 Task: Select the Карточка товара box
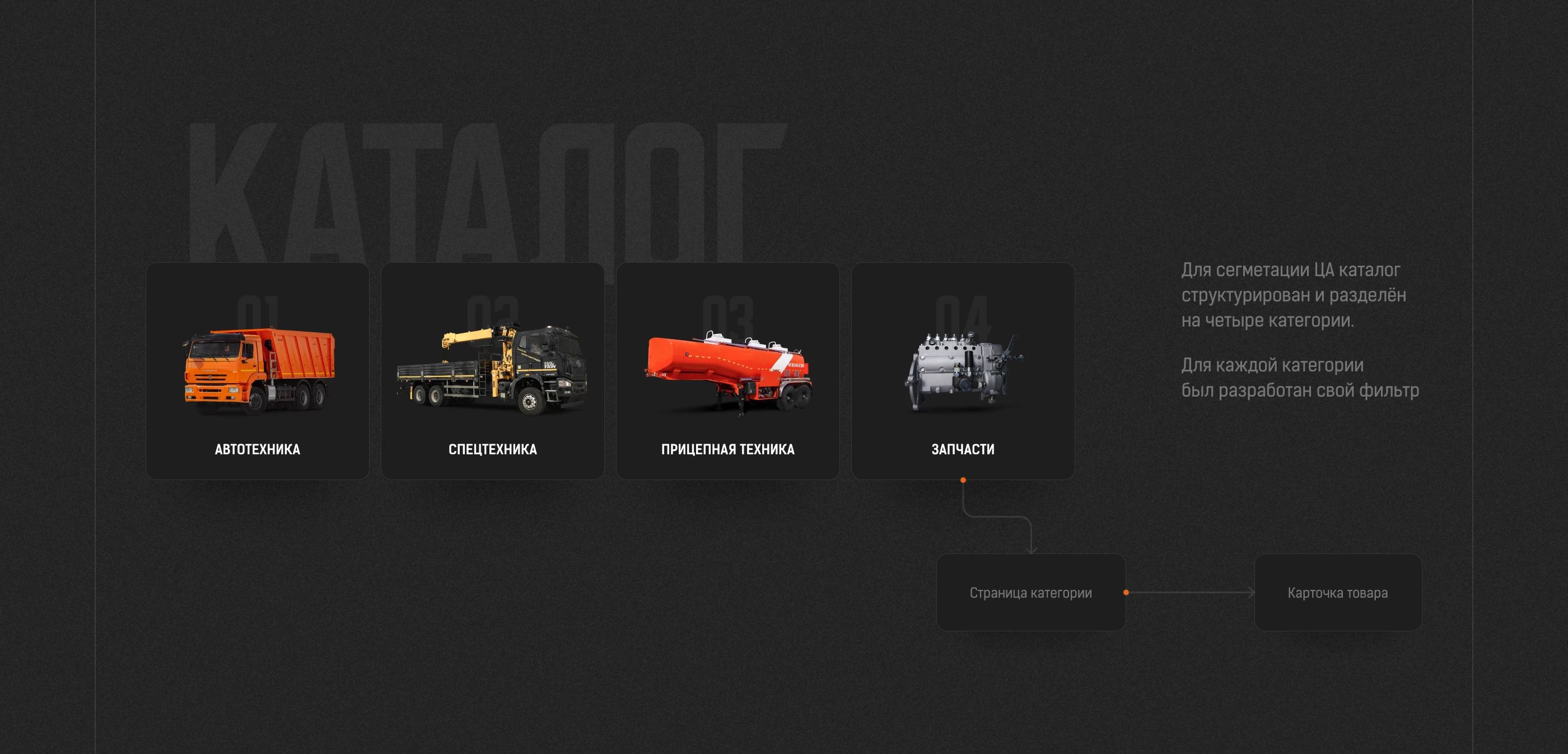pyautogui.click(x=1337, y=592)
